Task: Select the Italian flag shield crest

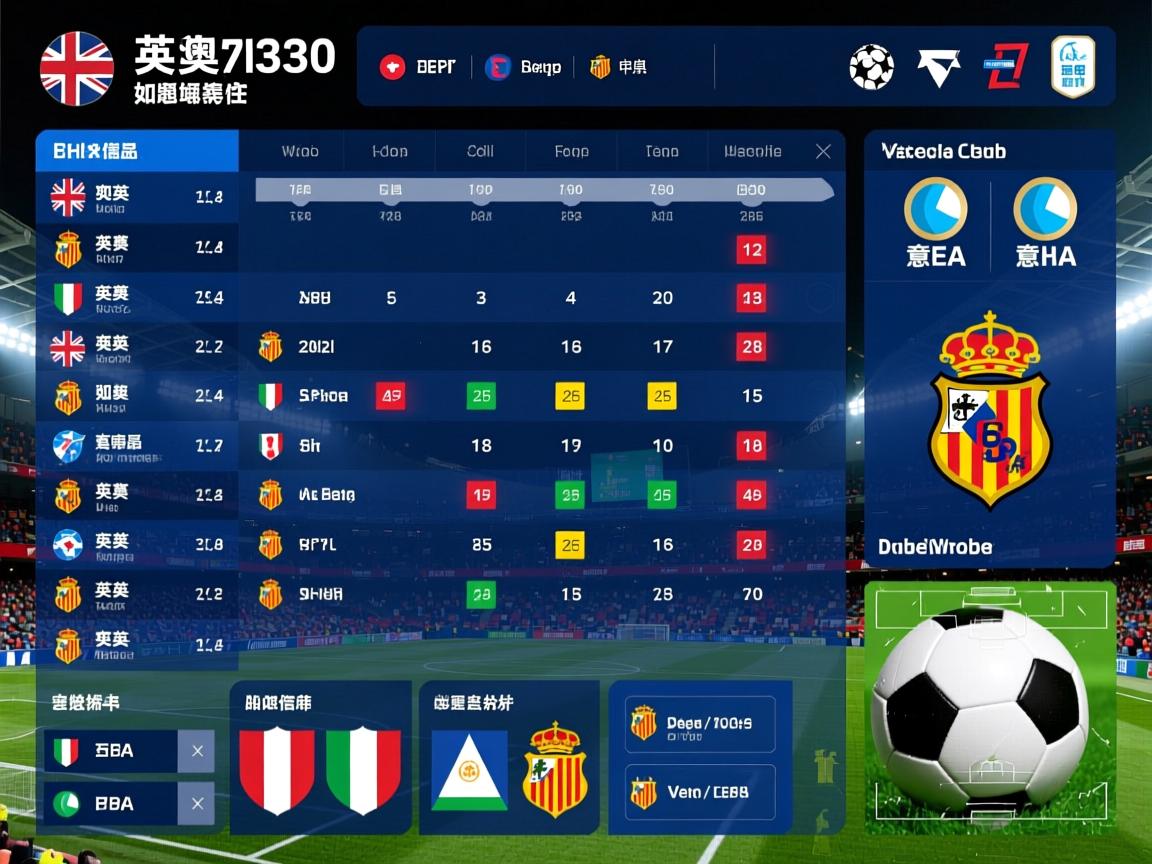Action: click(363, 769)
